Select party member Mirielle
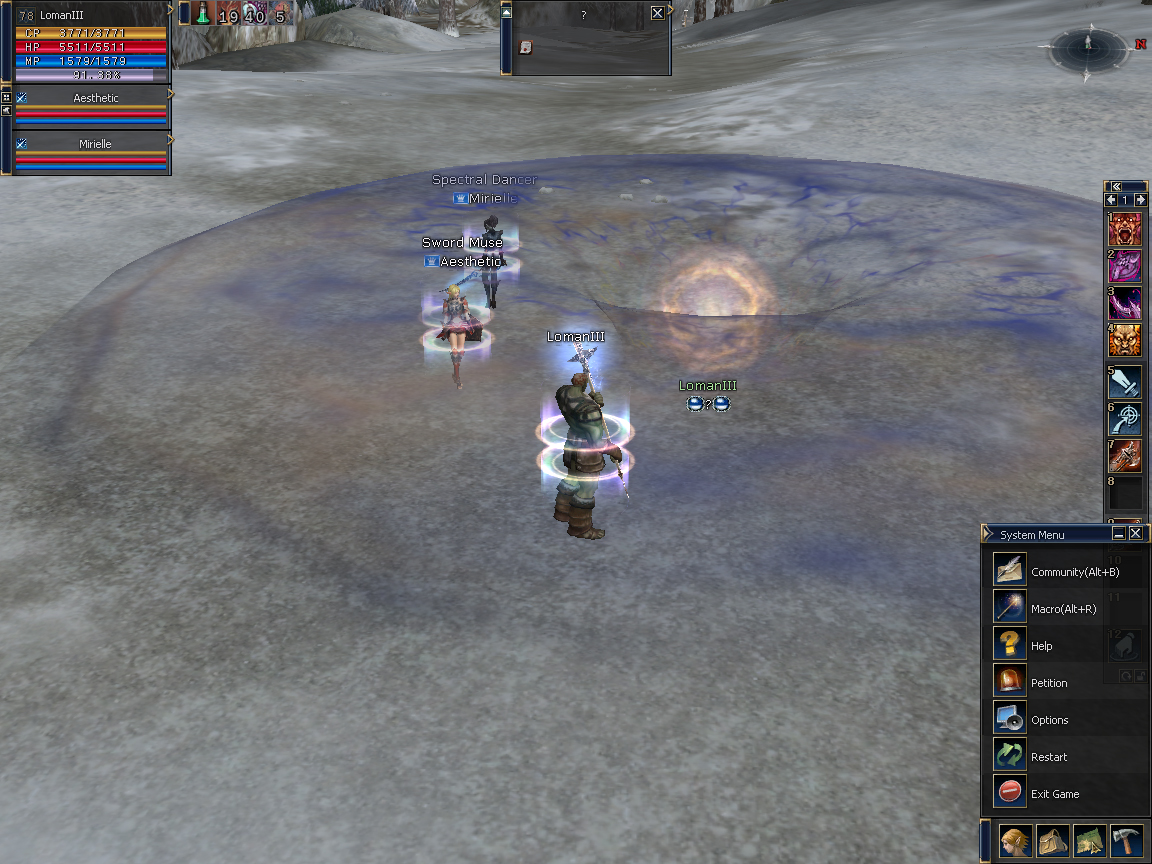Viewport: 1152px width, 864px height. click(95, 144)
